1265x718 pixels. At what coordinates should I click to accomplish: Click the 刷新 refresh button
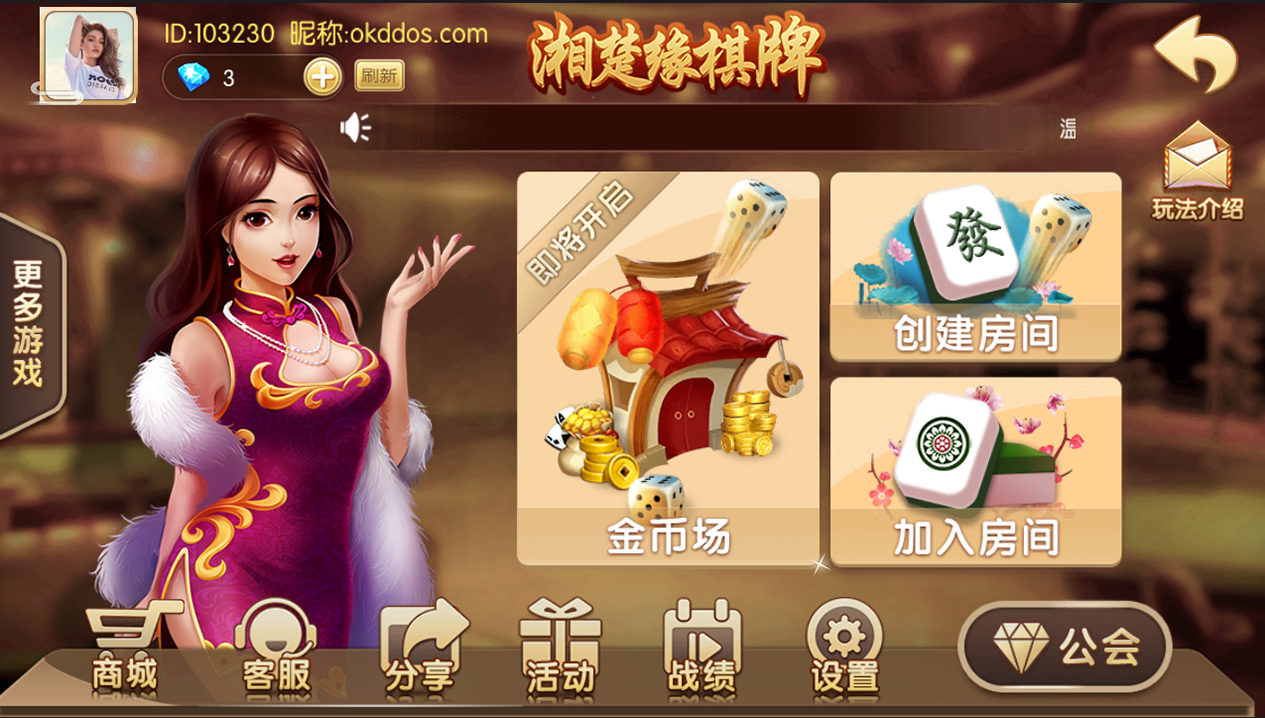pyautogui.click(x=379, y=76)
